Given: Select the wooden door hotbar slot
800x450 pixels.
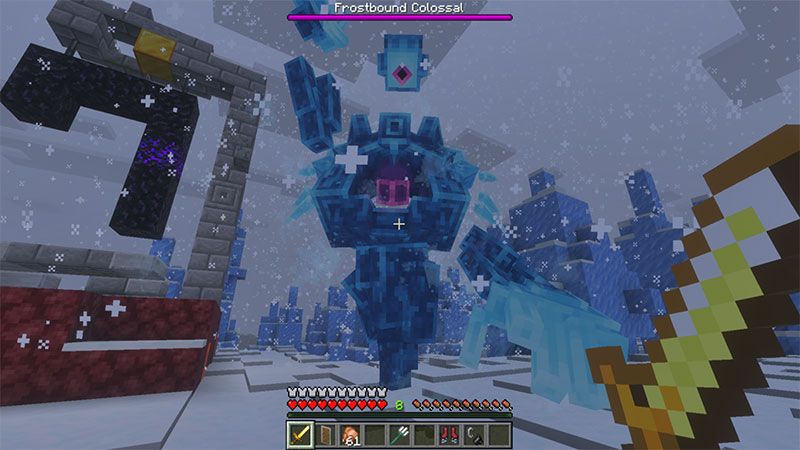Looking at the screenshot, I should (x=326, y=434).
